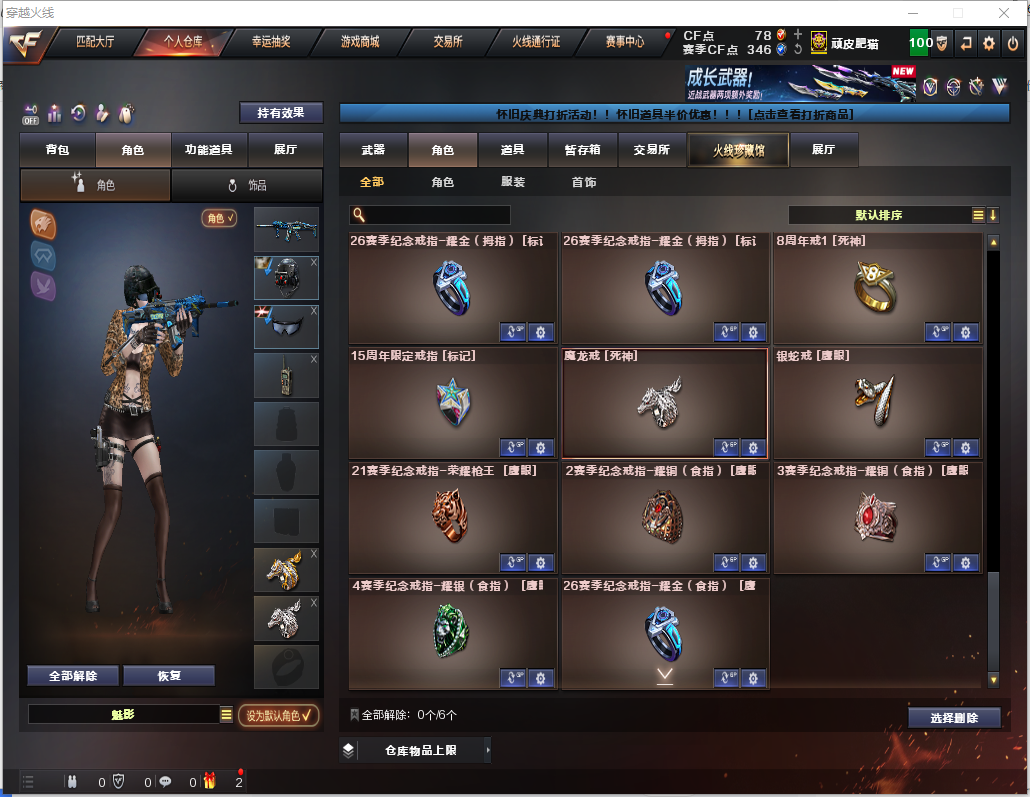Select the 暂存箱 storage tab
This screenshot has height=797, width=1030.
click(583, 150)
